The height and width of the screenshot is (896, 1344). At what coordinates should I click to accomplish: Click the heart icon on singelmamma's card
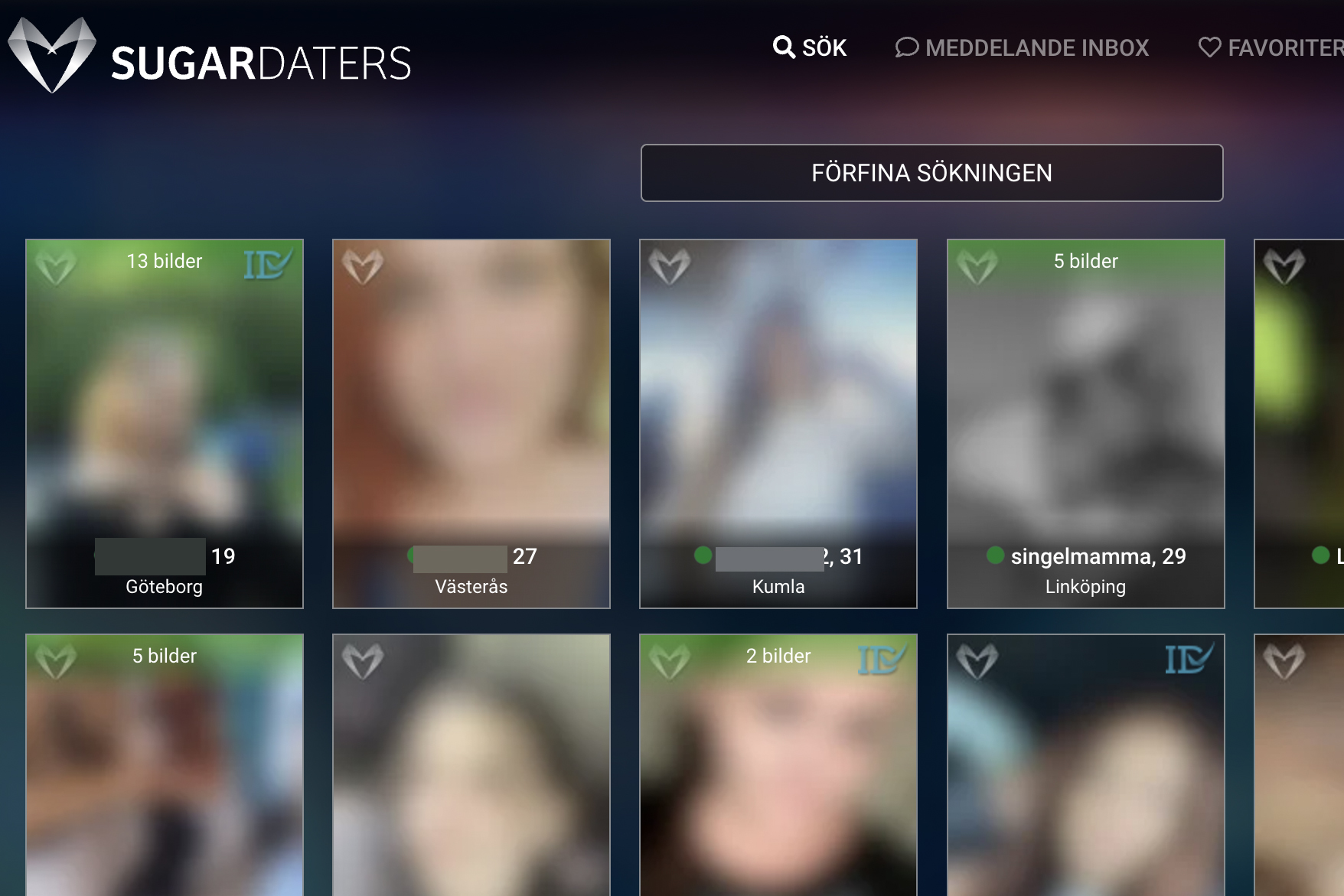point(977,266)
